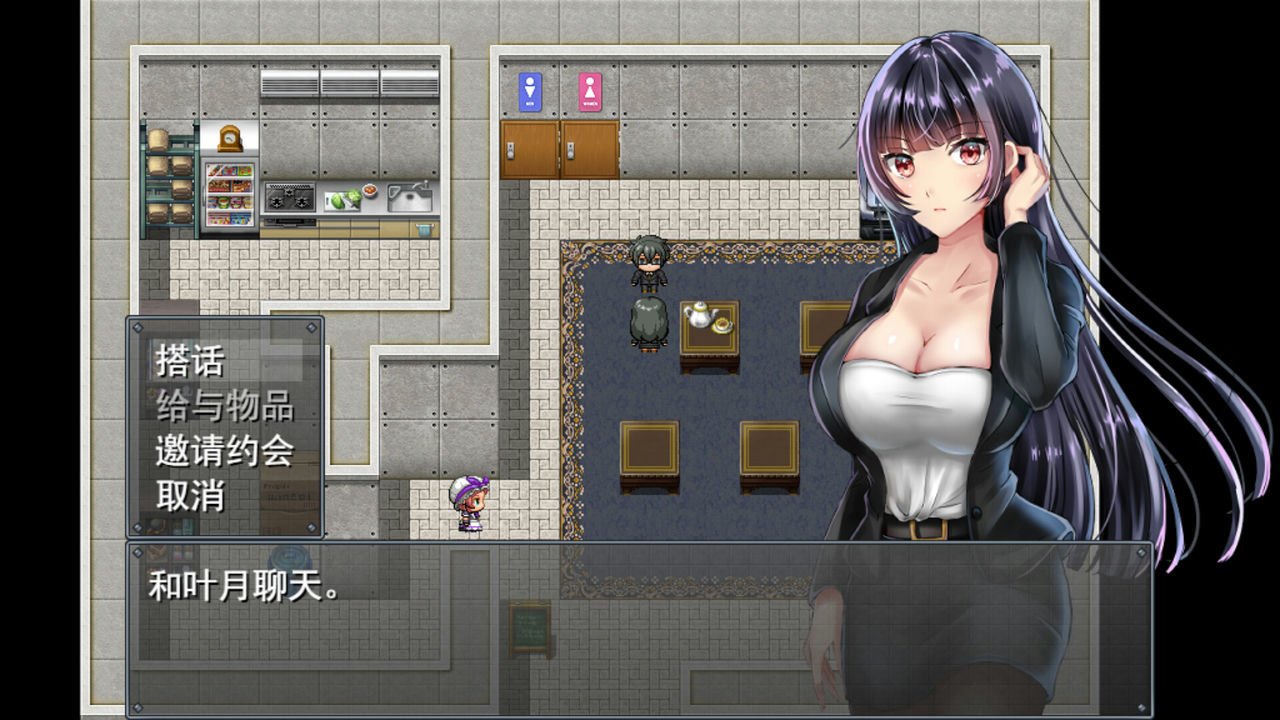This screenshot has height=720, width=1280.
Task: Click the stove in the kitchen area
Action: click(289, 198)
